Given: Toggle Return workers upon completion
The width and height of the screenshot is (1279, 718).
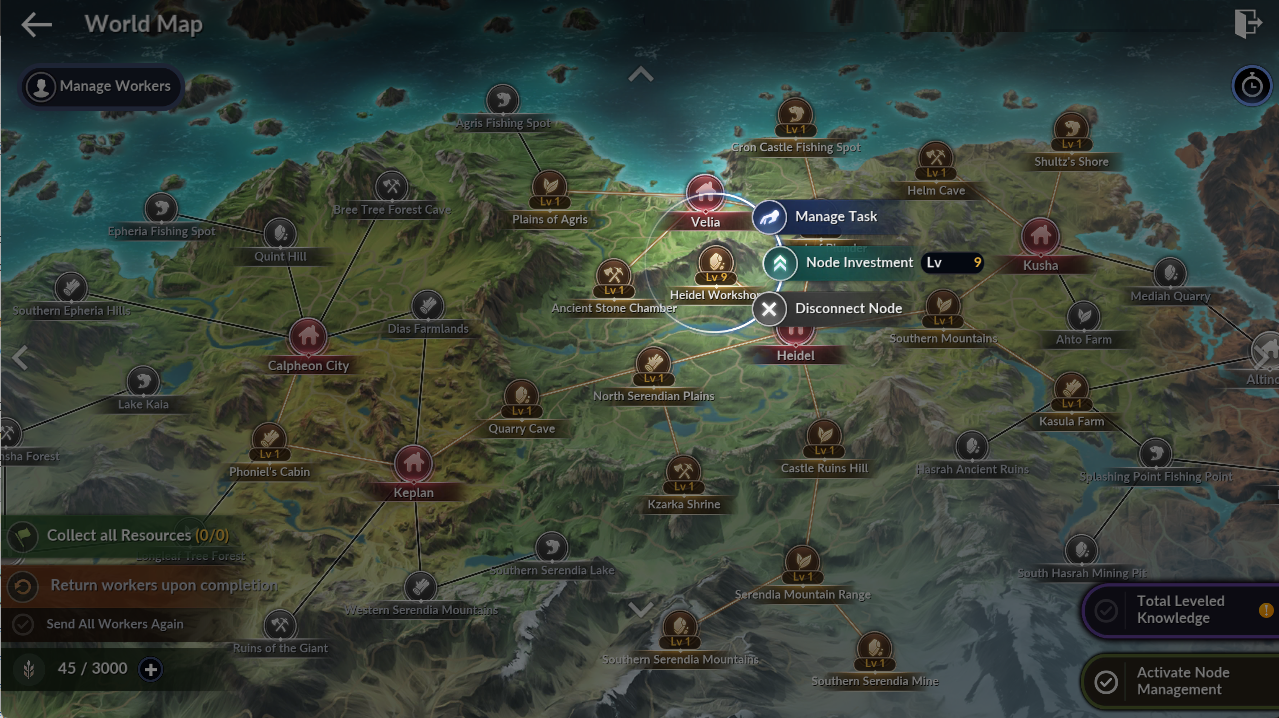Looking at the screenshot, I should (140, 586).
